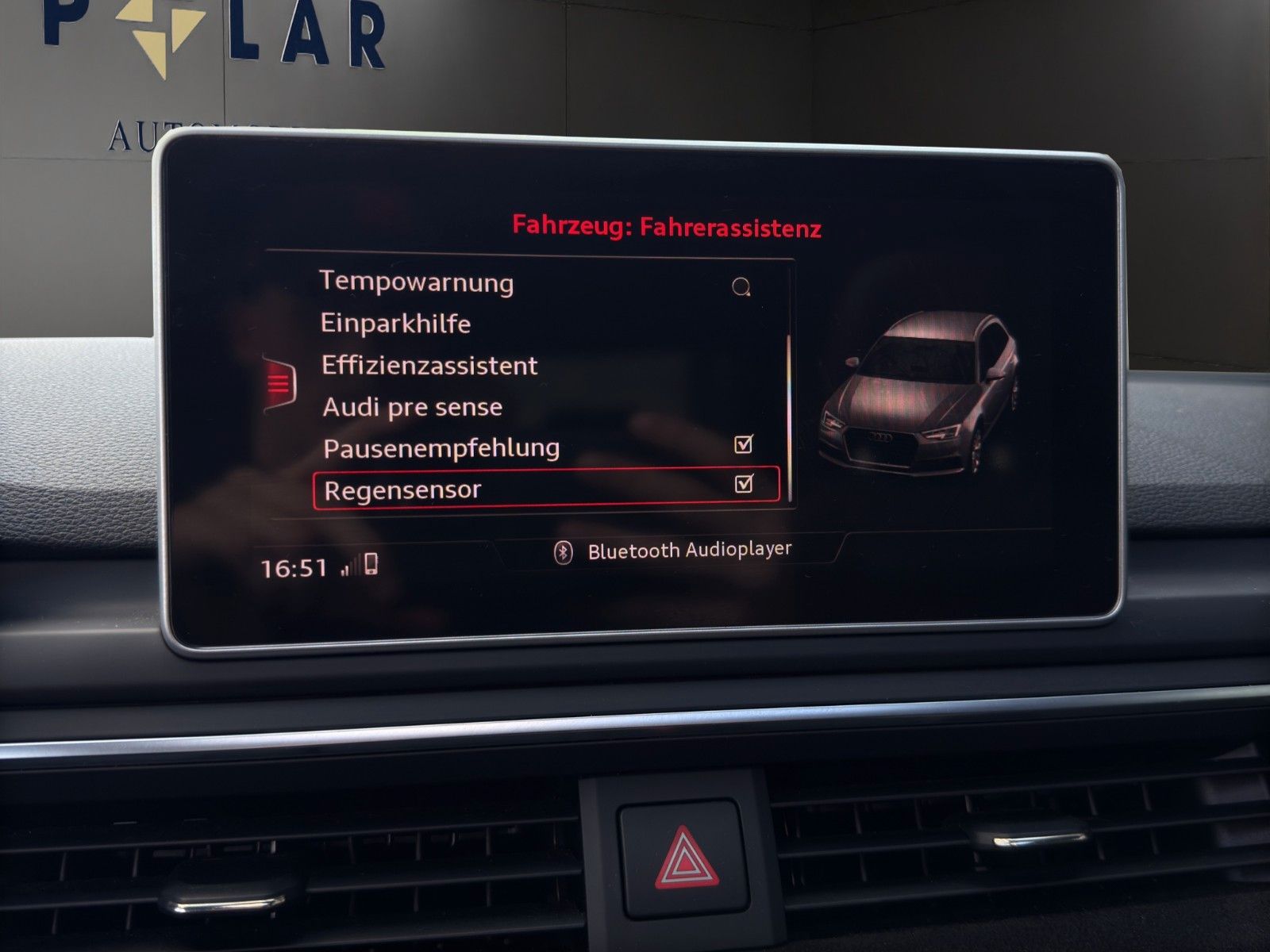Open the Tempowarnung submenu

(x=417, y=282)
